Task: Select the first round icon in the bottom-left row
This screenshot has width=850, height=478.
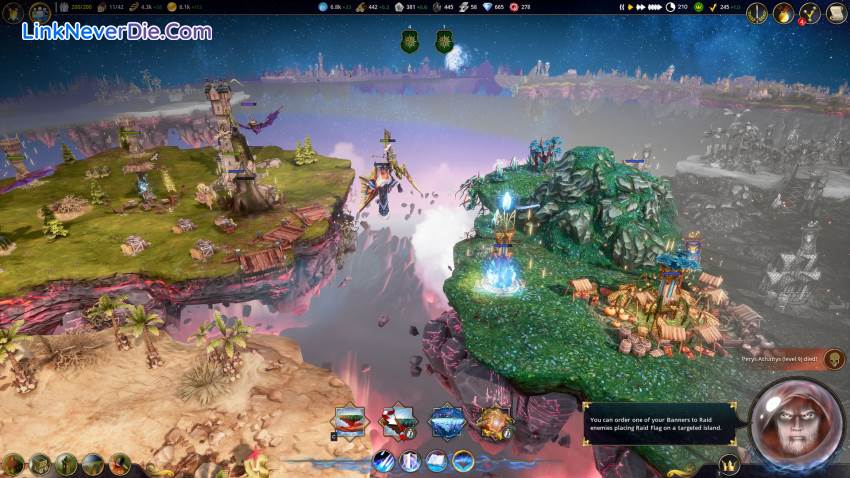Action: pyautogui.click(x=13, y=464)
